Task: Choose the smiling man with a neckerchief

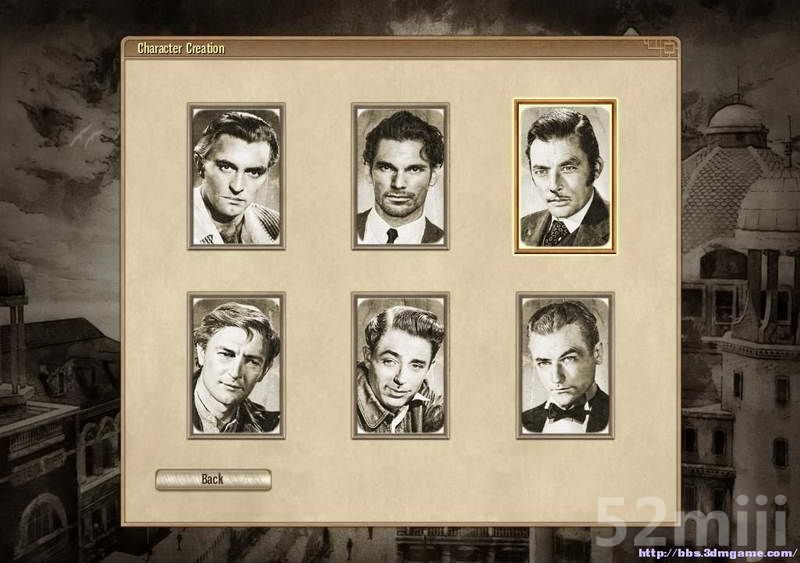Action: pyautogui.click(x=236, y=365)
